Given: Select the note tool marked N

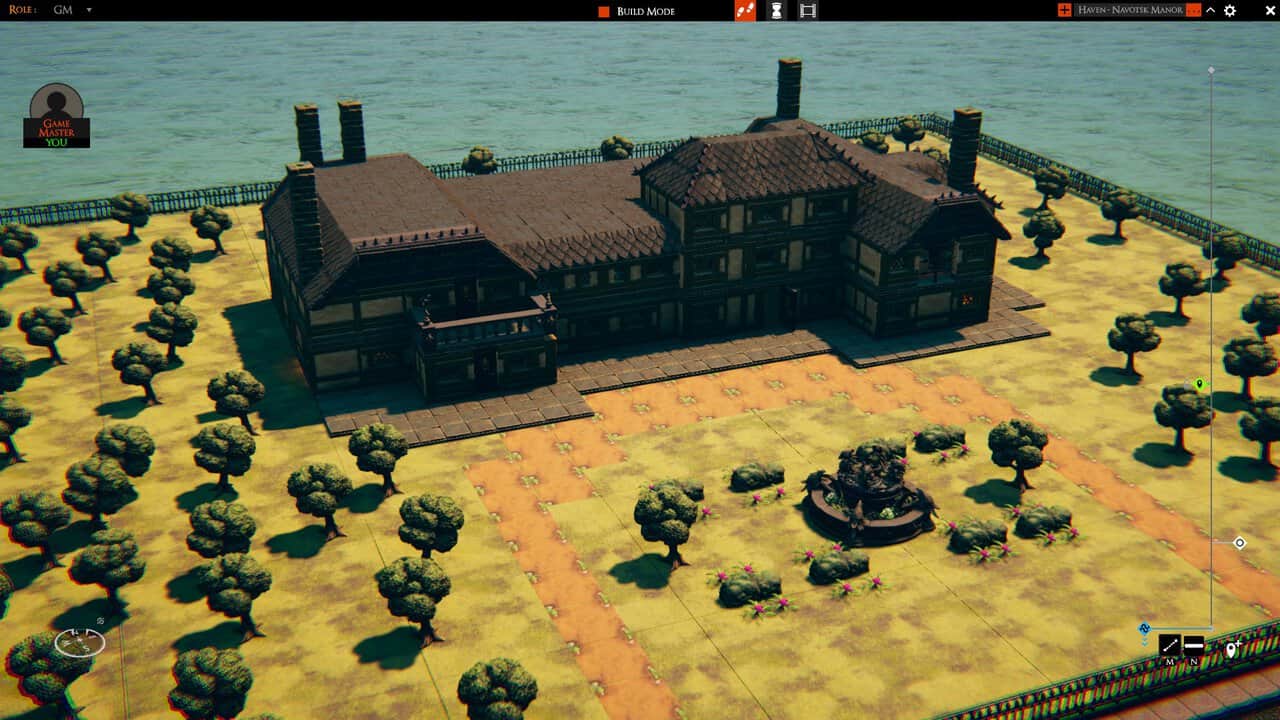Looking at the screenshot, I should tap(1194, 645).
